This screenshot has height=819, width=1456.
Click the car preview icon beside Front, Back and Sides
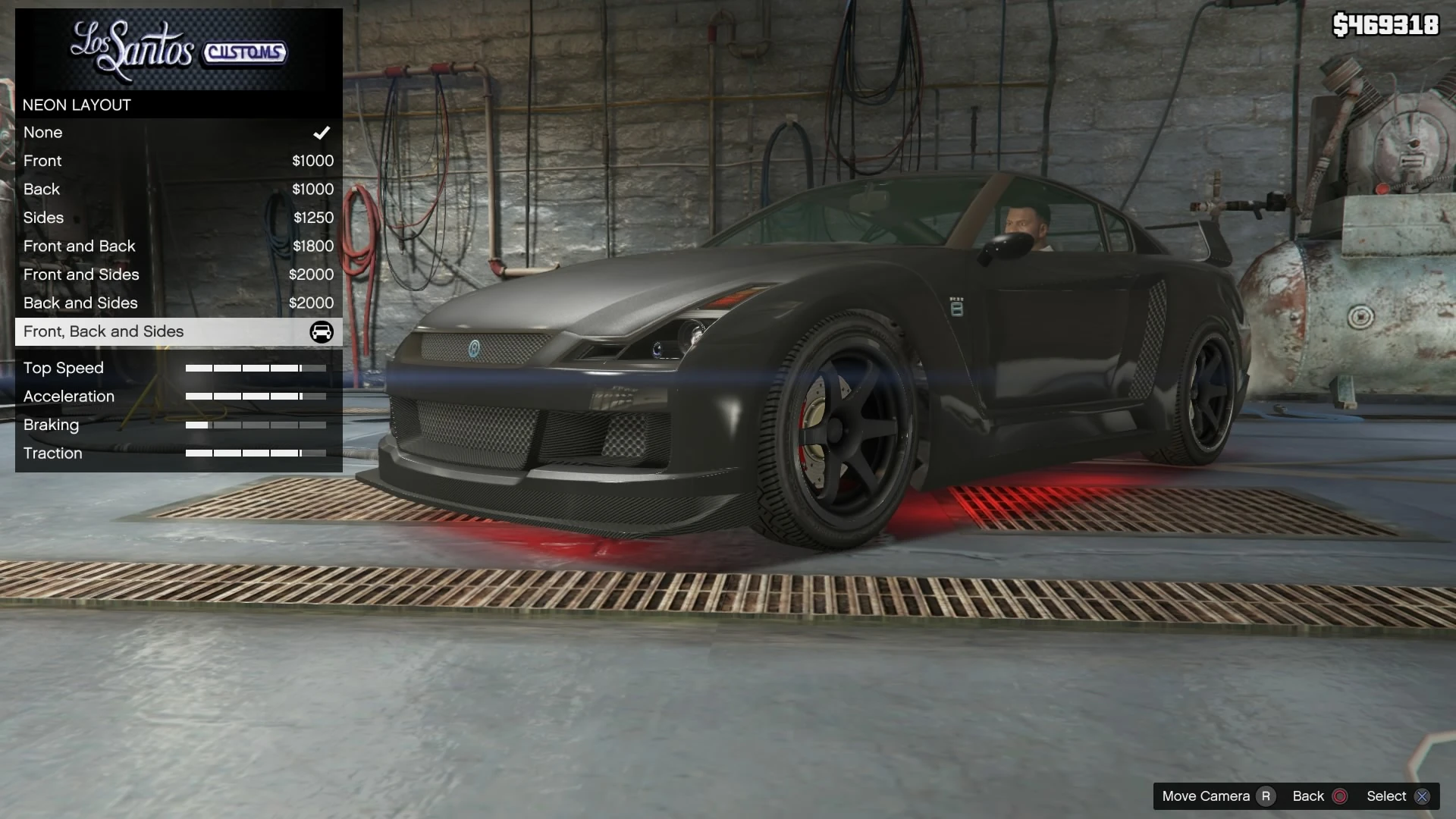click(x=322, y=332)
